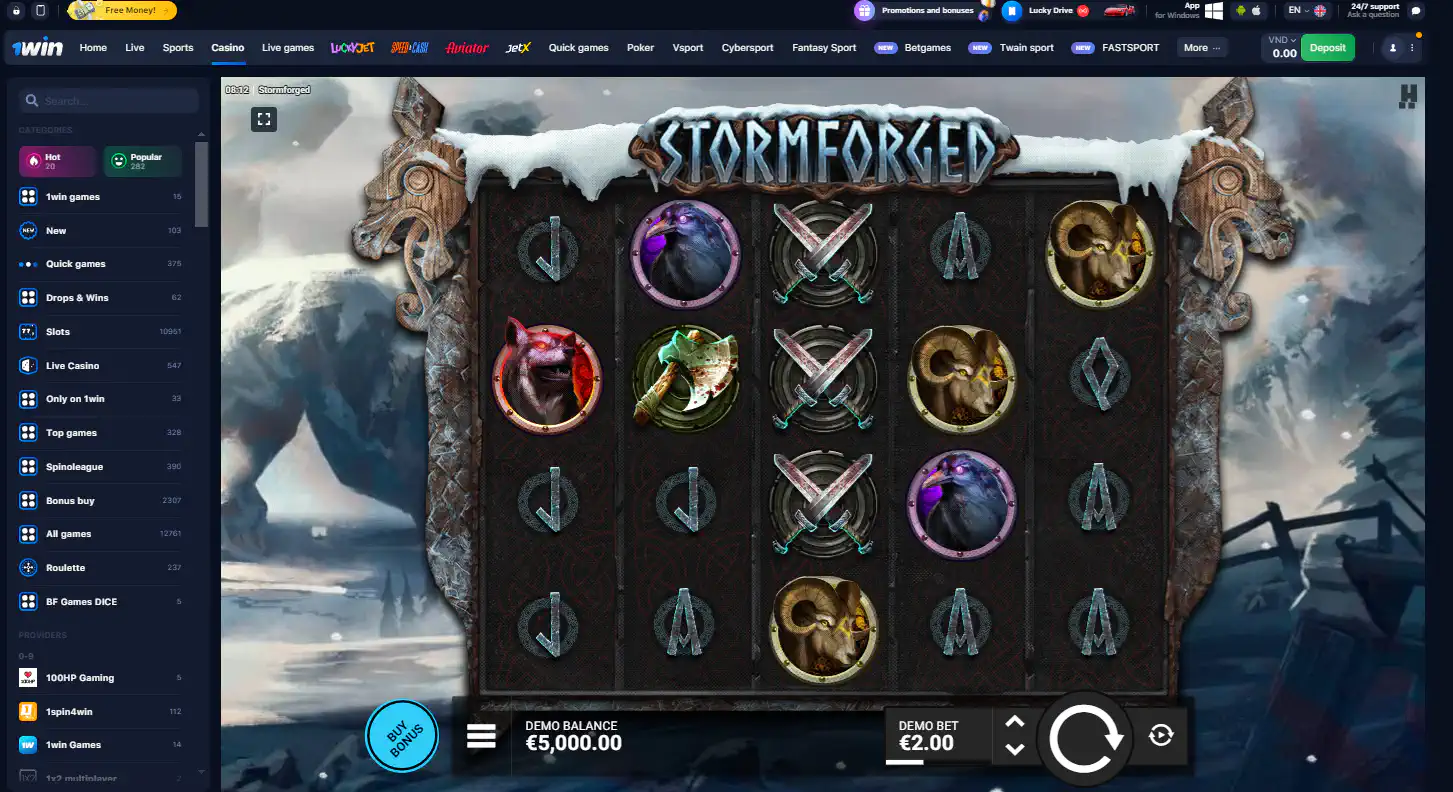Open the in-game hamburger menu
Screen dimensions: 1453x792
click(x=481, y=735)
